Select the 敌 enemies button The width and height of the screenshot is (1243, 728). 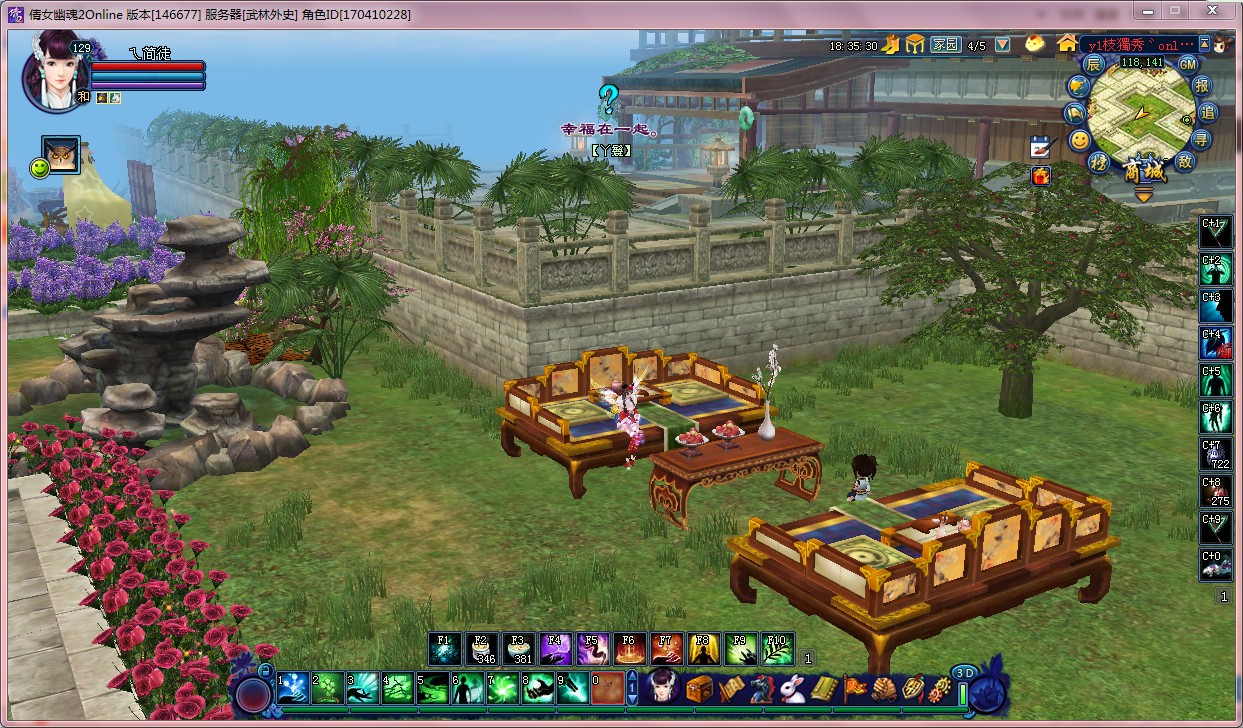[x=1186, y=162]
